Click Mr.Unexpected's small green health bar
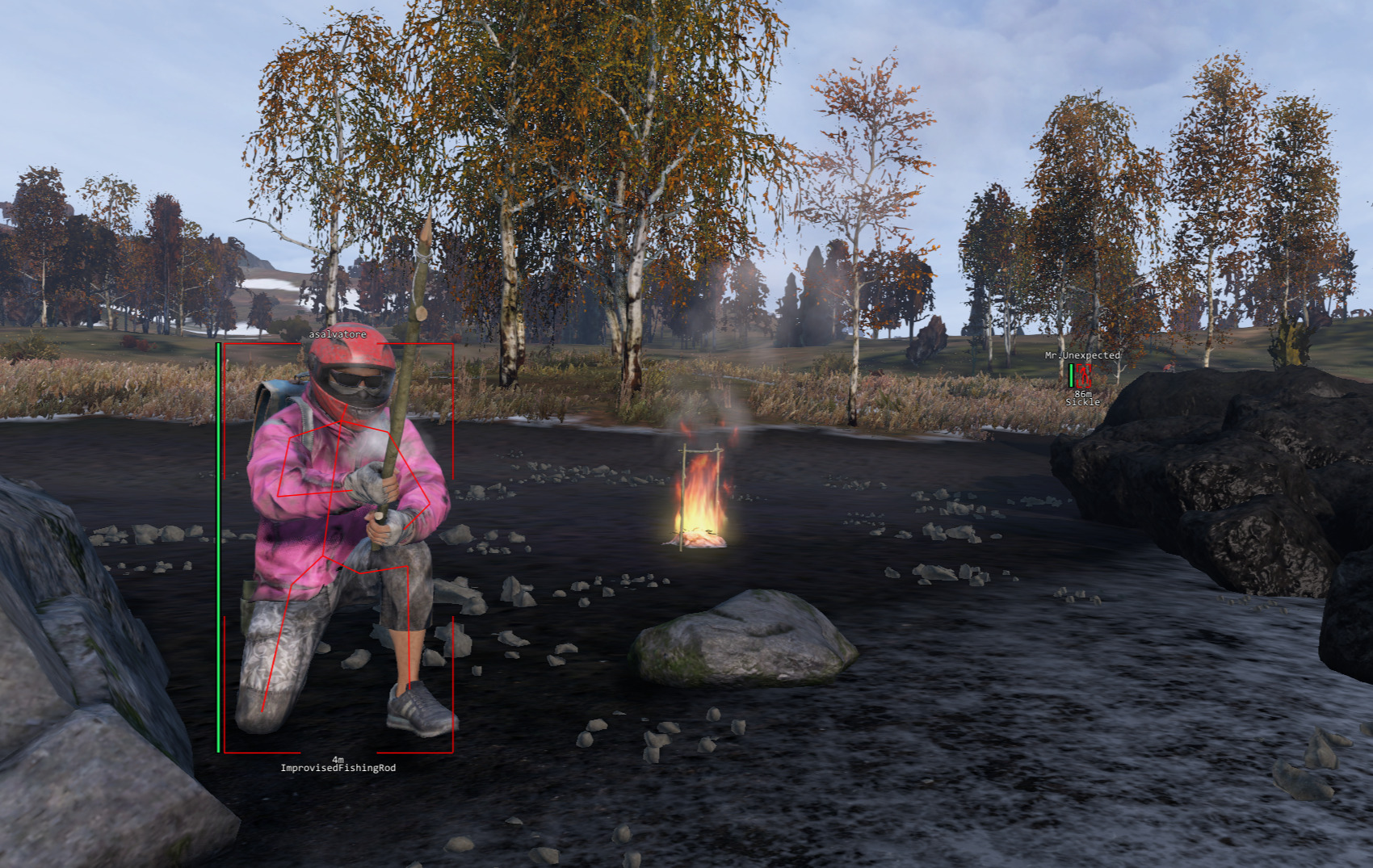This screenshot has width=1373, height=868. [x=1071, y=375]
